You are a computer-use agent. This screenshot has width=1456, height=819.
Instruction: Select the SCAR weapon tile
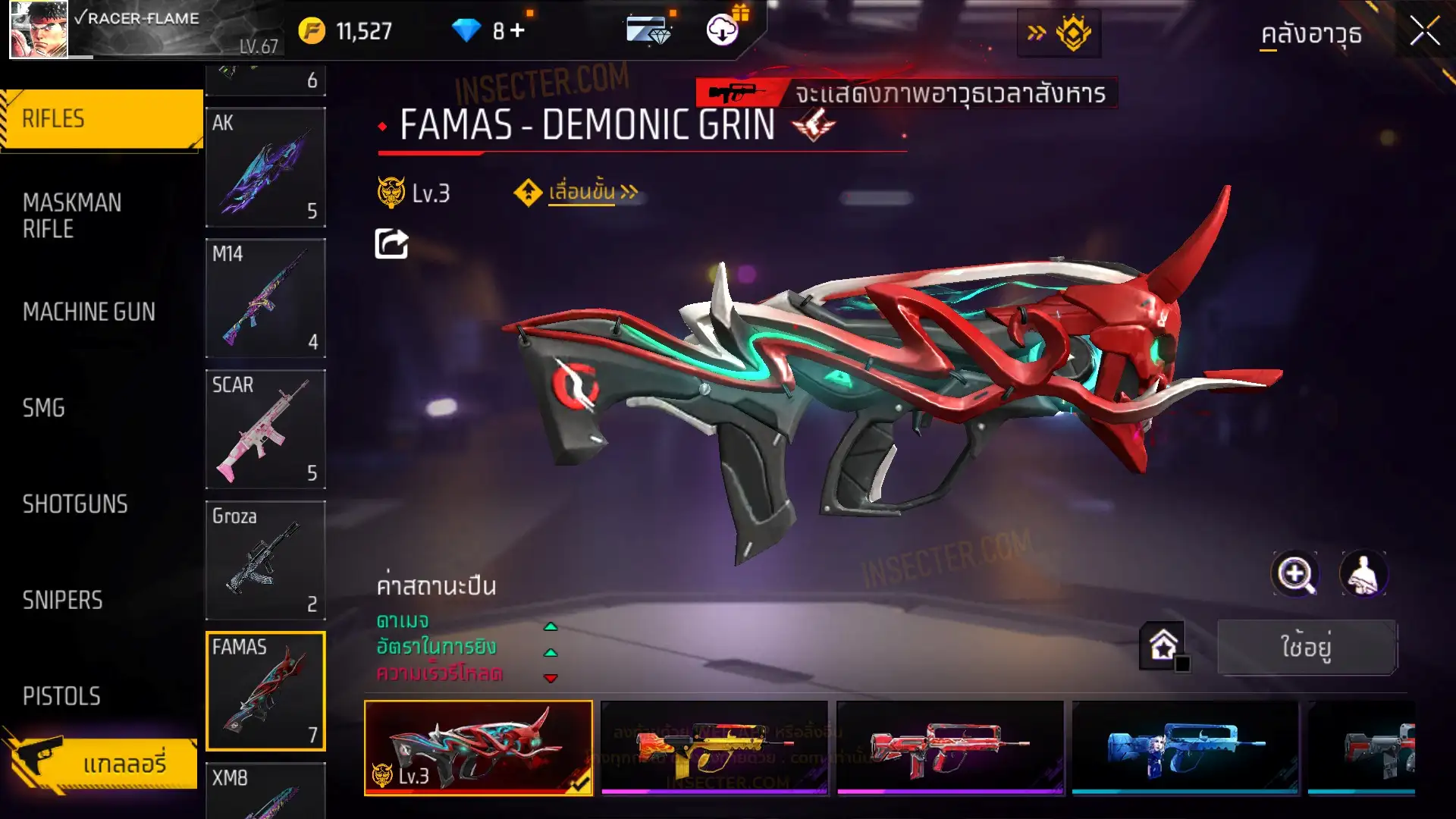(265, 429)
